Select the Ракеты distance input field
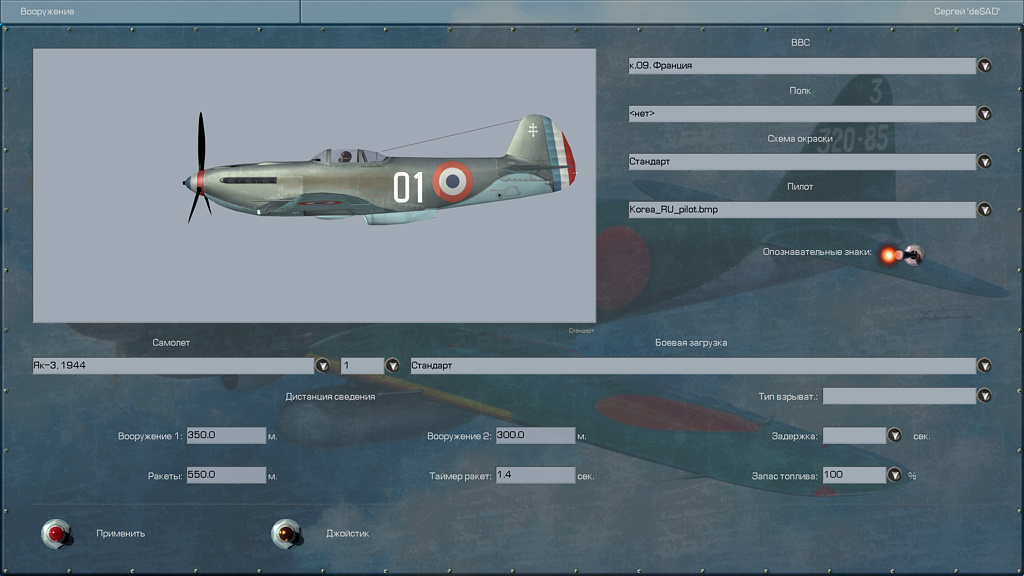1024x576 pixels. point(226,475)
